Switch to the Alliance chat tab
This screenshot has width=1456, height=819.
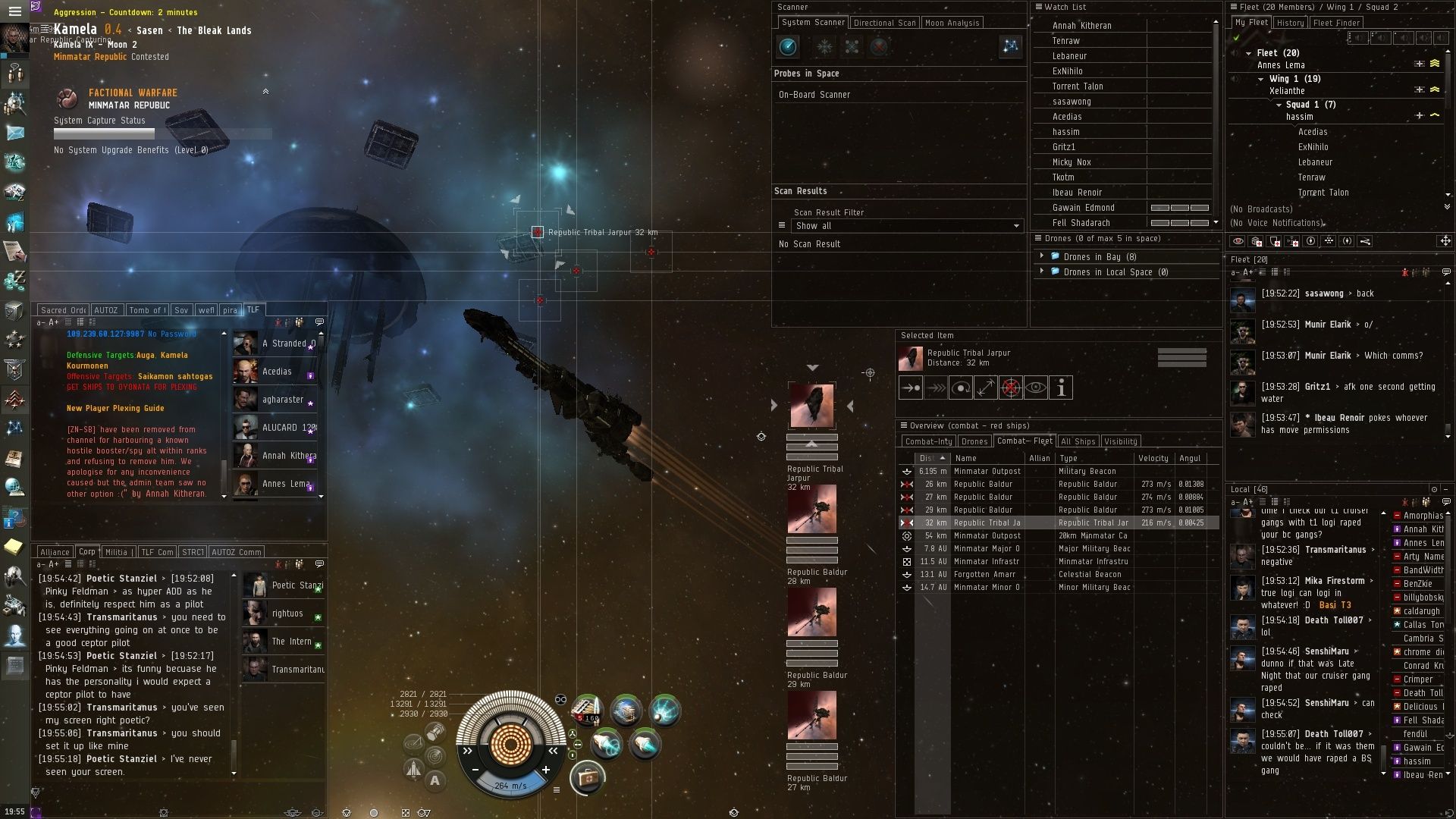click(x=55, y=552)
